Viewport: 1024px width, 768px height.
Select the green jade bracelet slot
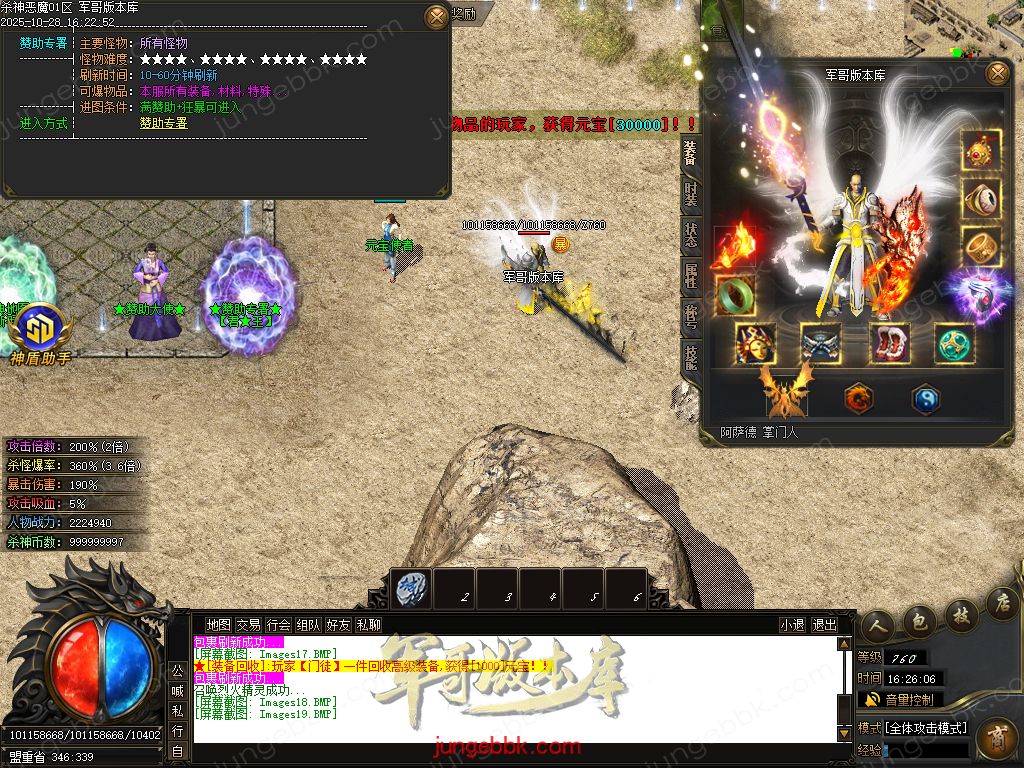coord(734,295)
